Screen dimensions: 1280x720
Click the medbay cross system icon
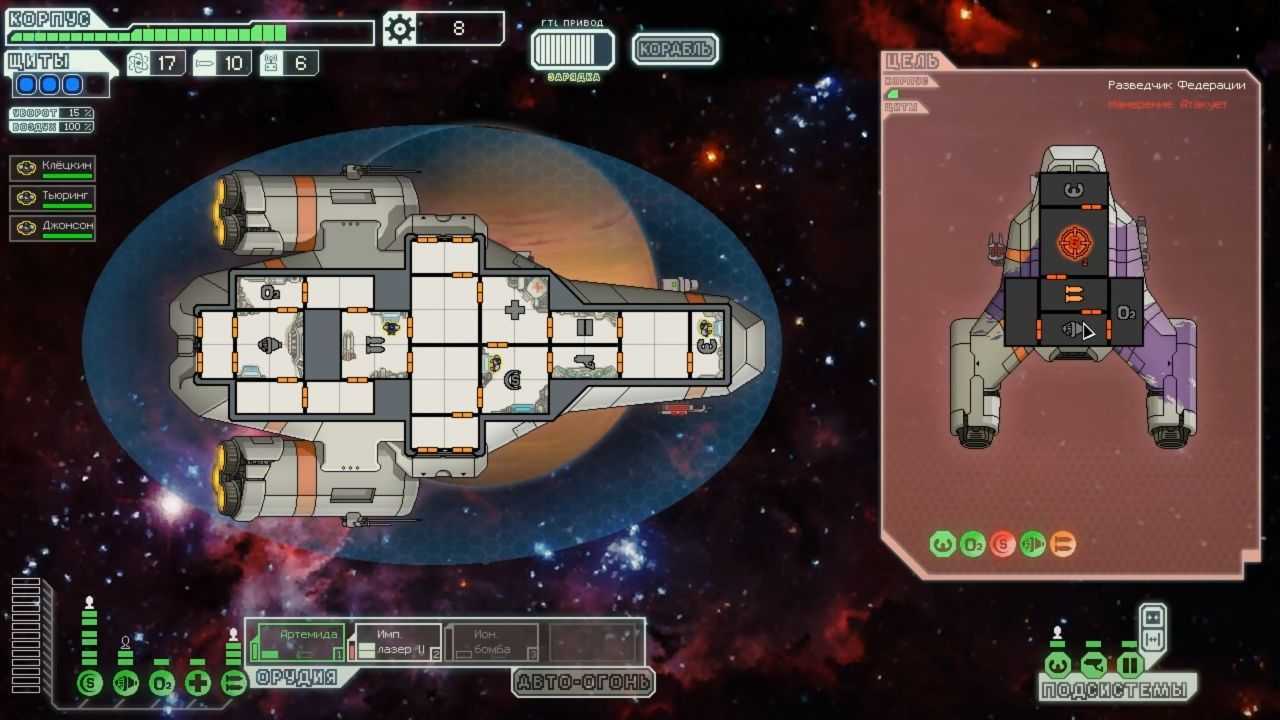(x=198, y=683)
